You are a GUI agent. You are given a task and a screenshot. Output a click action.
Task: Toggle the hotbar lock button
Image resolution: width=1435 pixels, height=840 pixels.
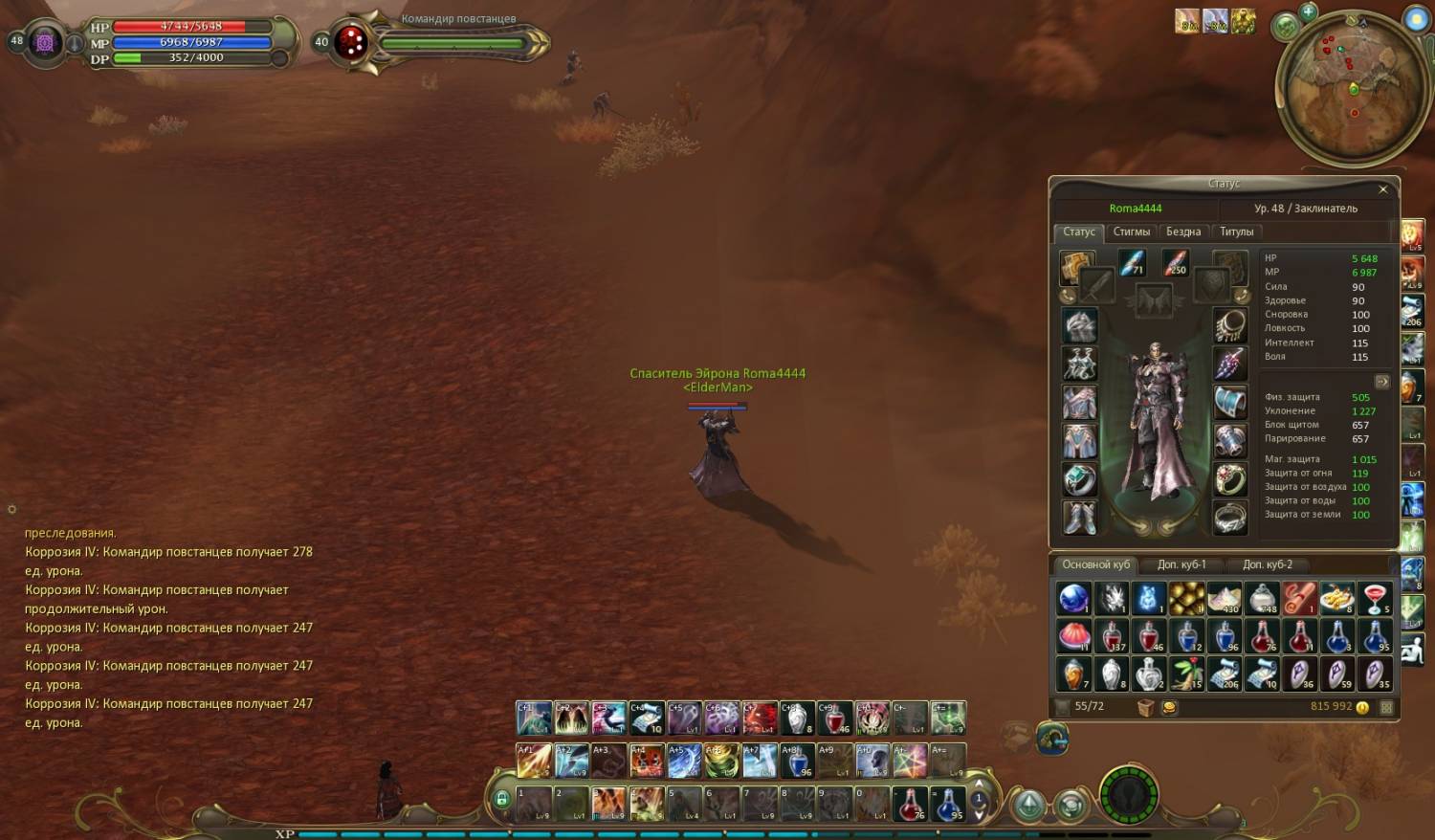(x=501, y=799)
